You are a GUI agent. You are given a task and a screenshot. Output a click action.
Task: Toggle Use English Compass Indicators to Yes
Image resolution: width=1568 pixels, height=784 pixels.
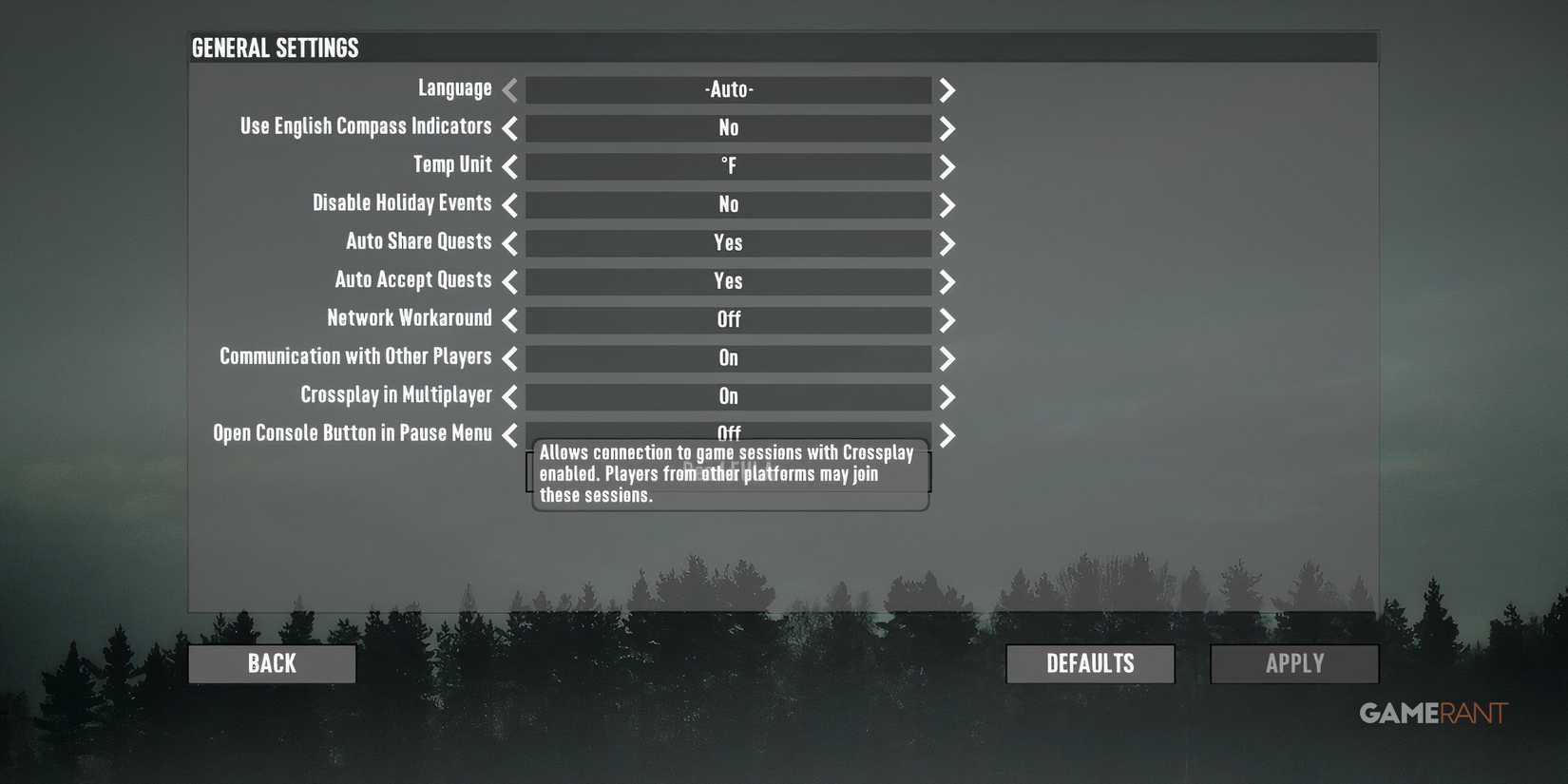[x=728, y=127]
